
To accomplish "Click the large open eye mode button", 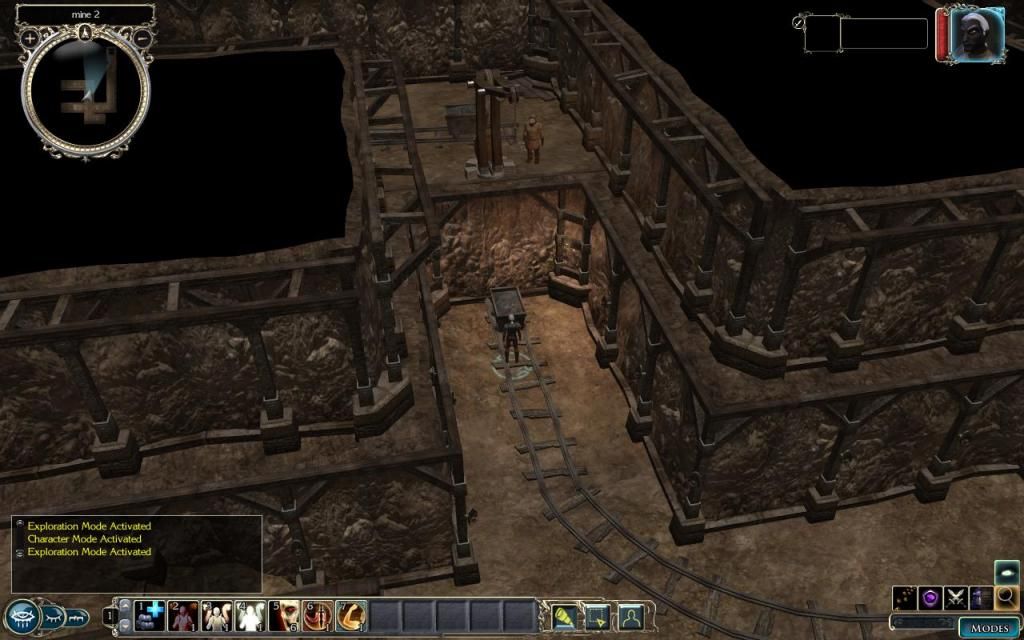I will (x=20, y=617).
